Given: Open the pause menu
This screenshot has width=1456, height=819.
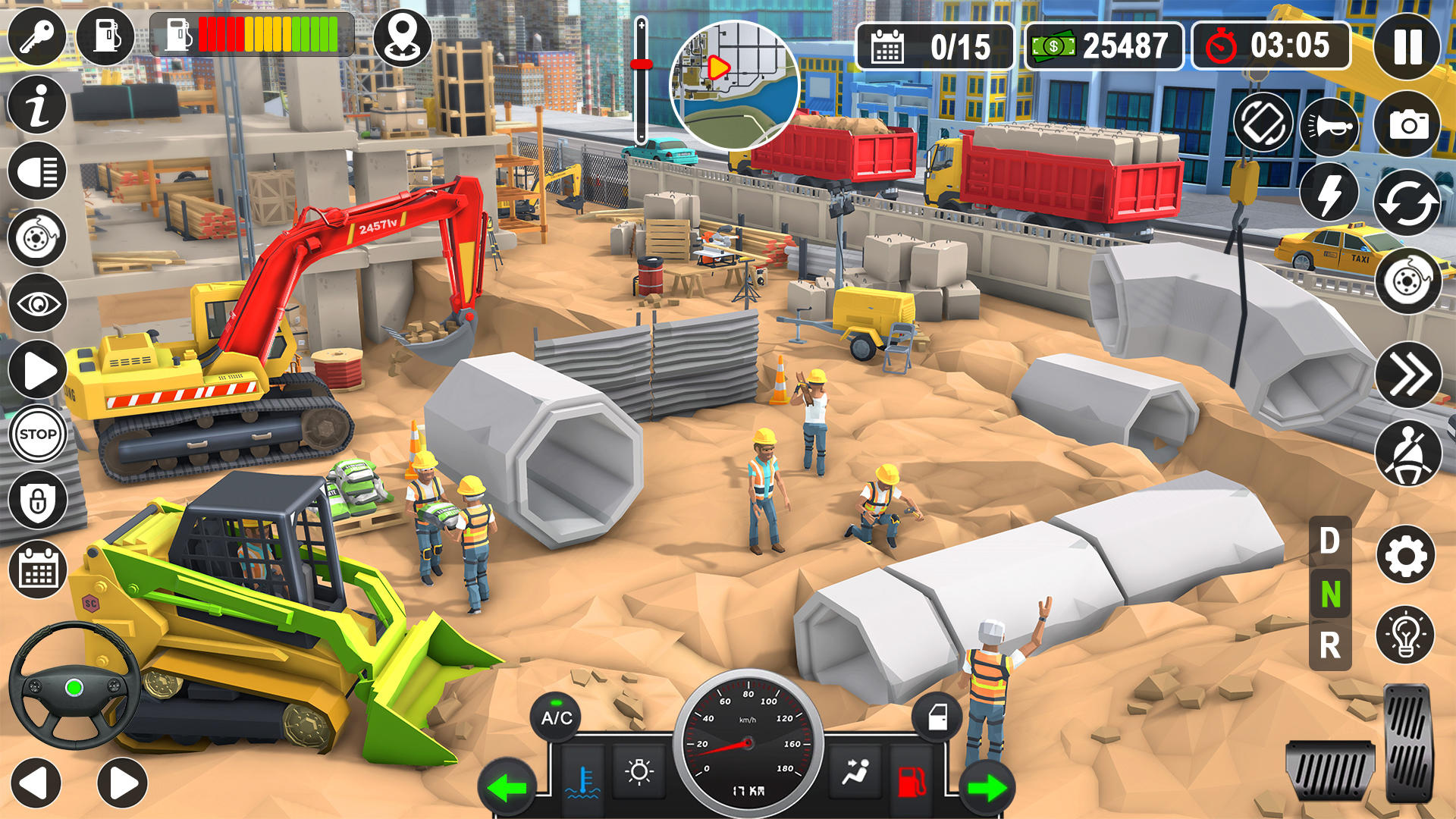Looking at the screenshot, I should coord(1407,47).
